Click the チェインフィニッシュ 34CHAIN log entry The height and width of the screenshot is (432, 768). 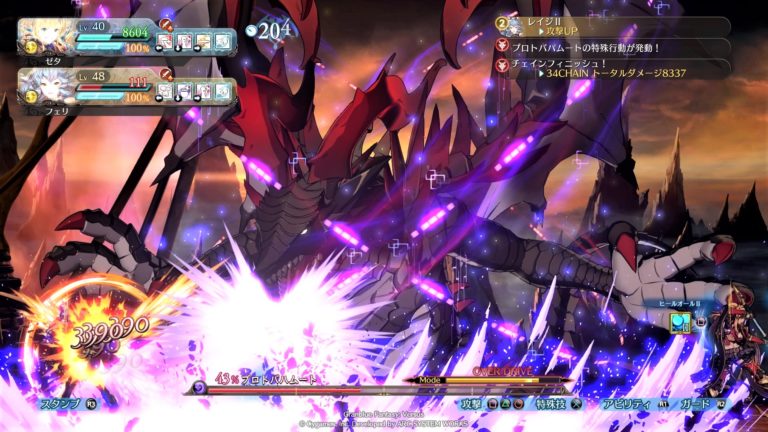[x=610, y=66]
